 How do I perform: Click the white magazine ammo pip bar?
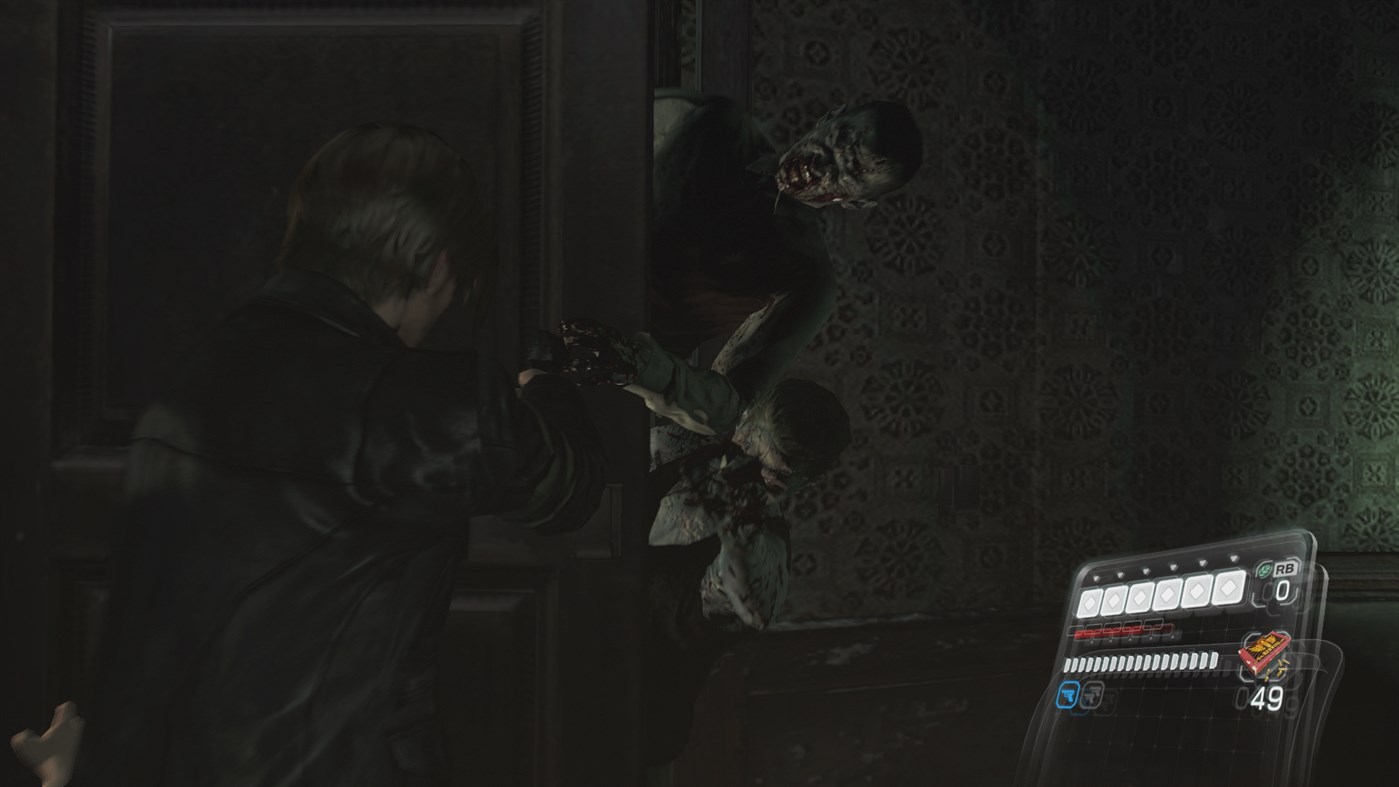[x=1140, y=662]
